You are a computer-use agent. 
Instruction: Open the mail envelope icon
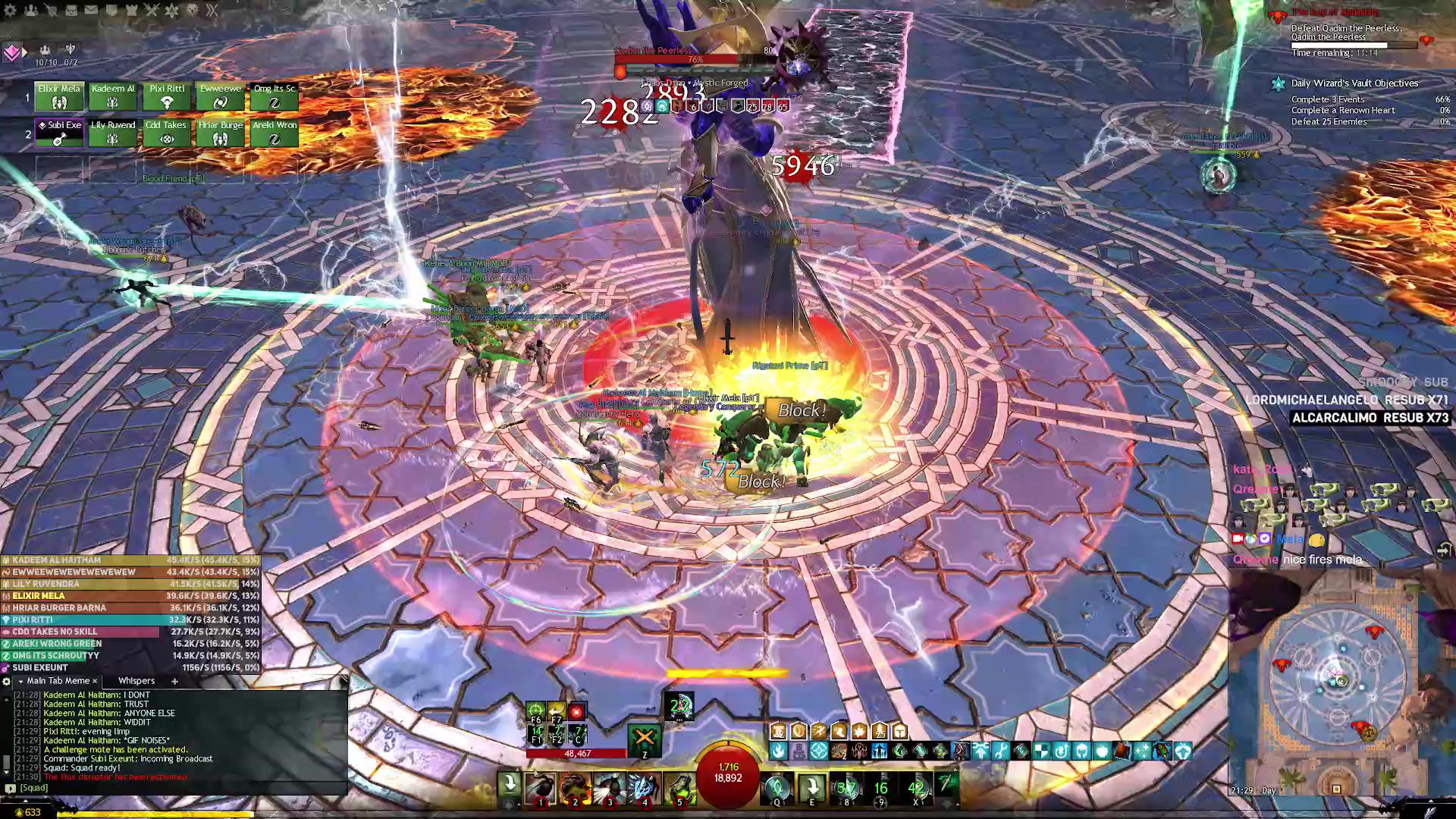point(91,10)
